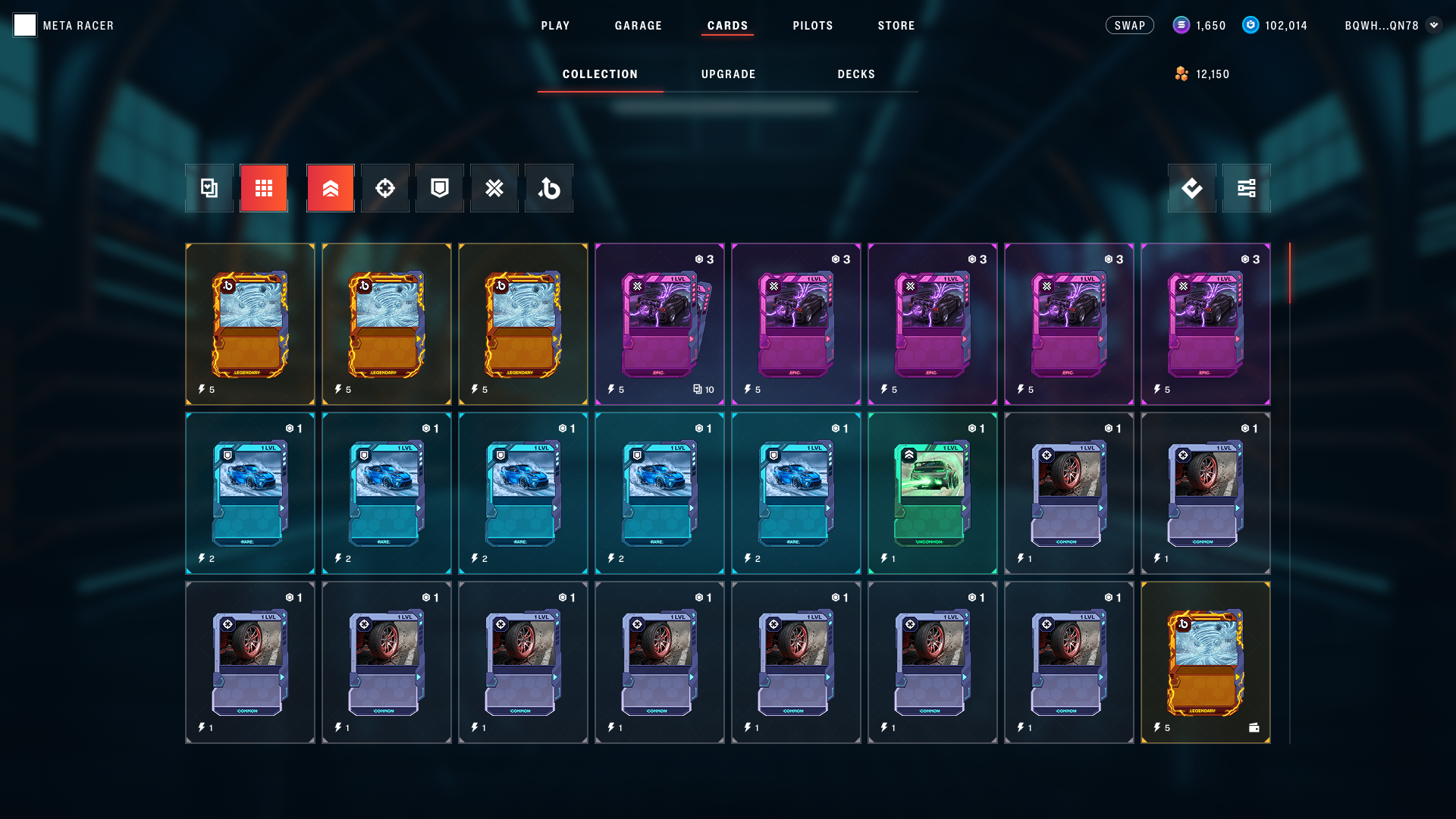This screenshot has height=819, width=1456.
Task: Switch to the Upgrade tab
Action: (728, 74)
